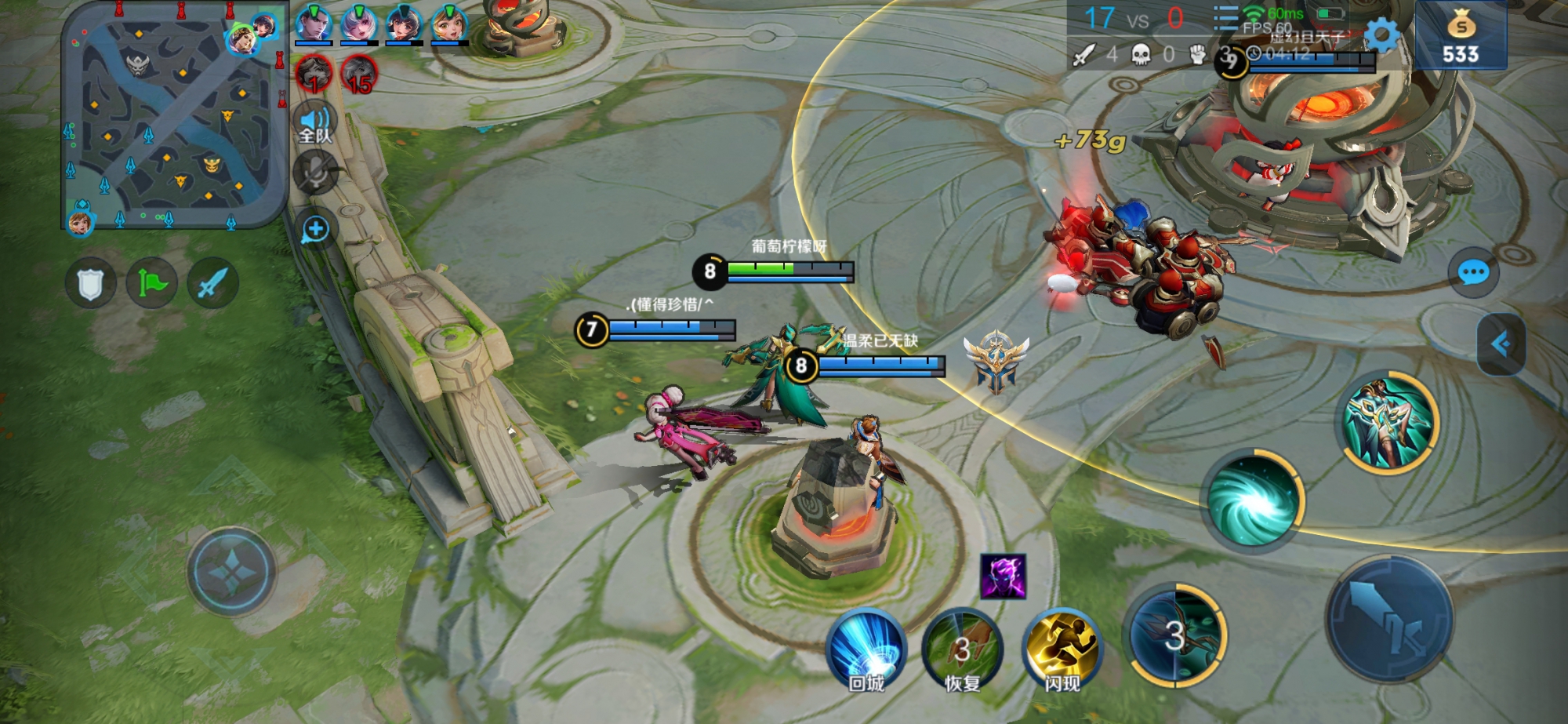Open the quick chat bubble
The width and height of the screenshot is (1568, 724).
1473,273
